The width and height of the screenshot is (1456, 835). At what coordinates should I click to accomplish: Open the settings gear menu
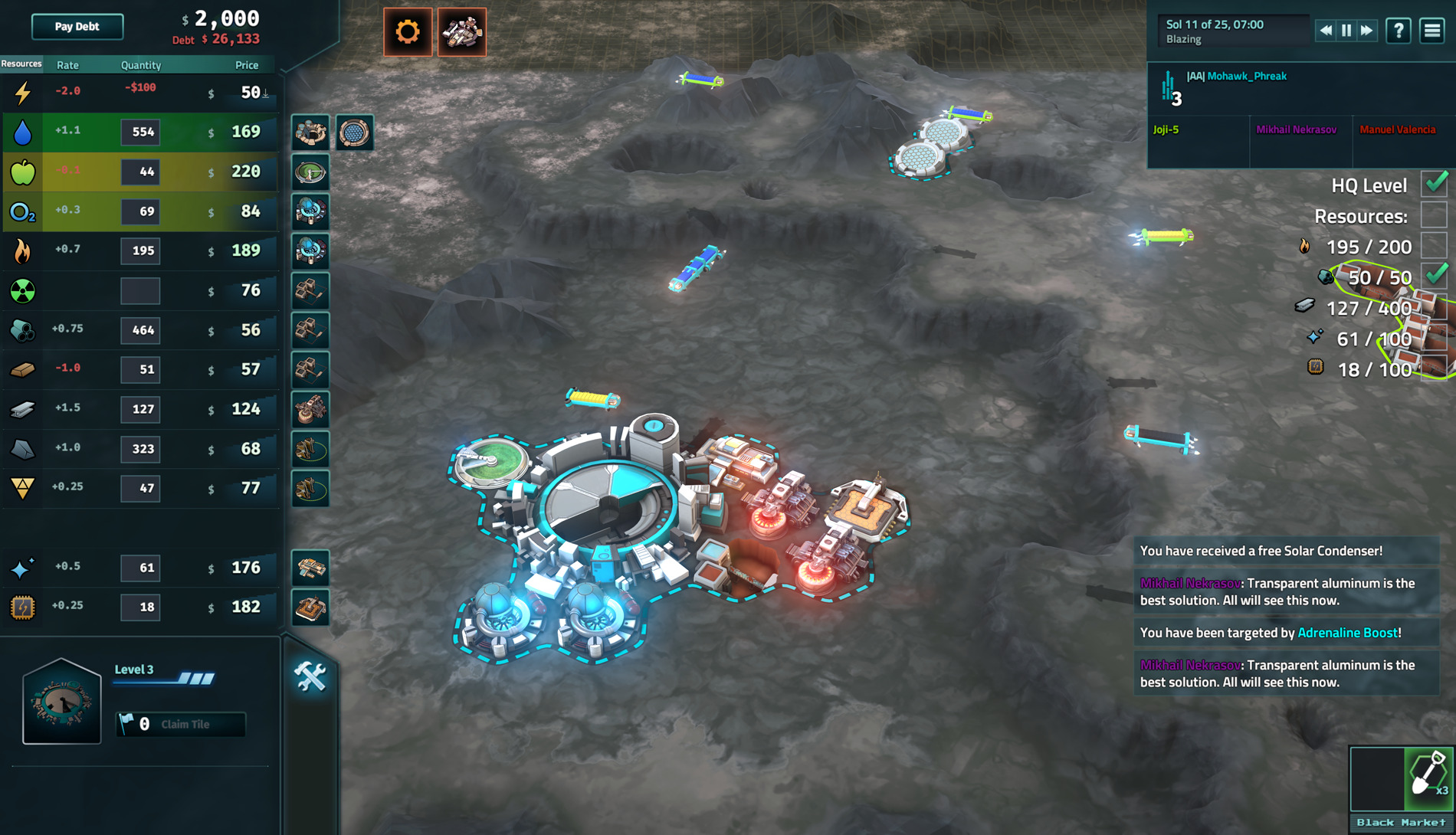(x=408, y=31)
